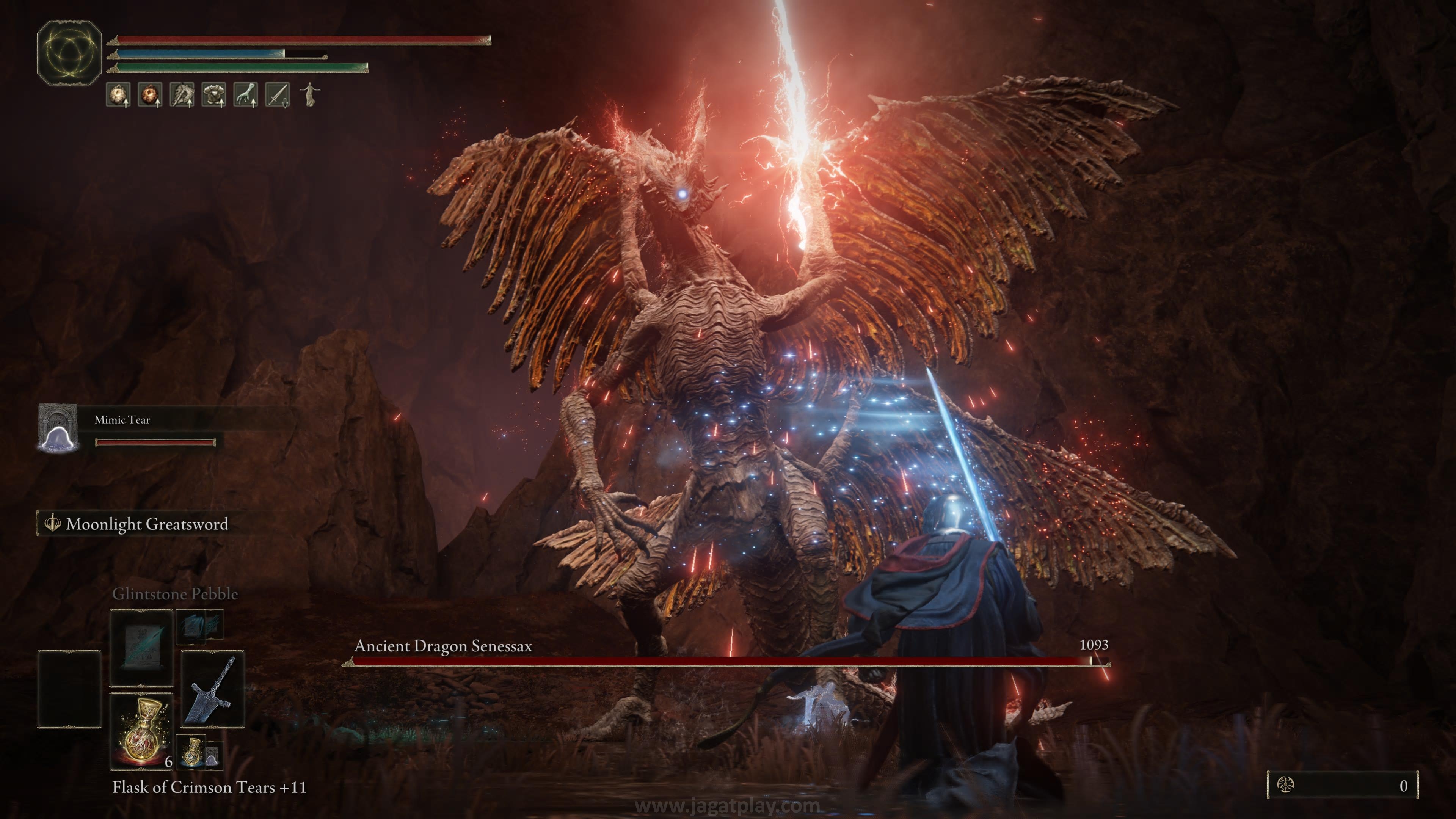
Task: Click the Moonlight Greatsword skill label
Action: click(147, 524)
